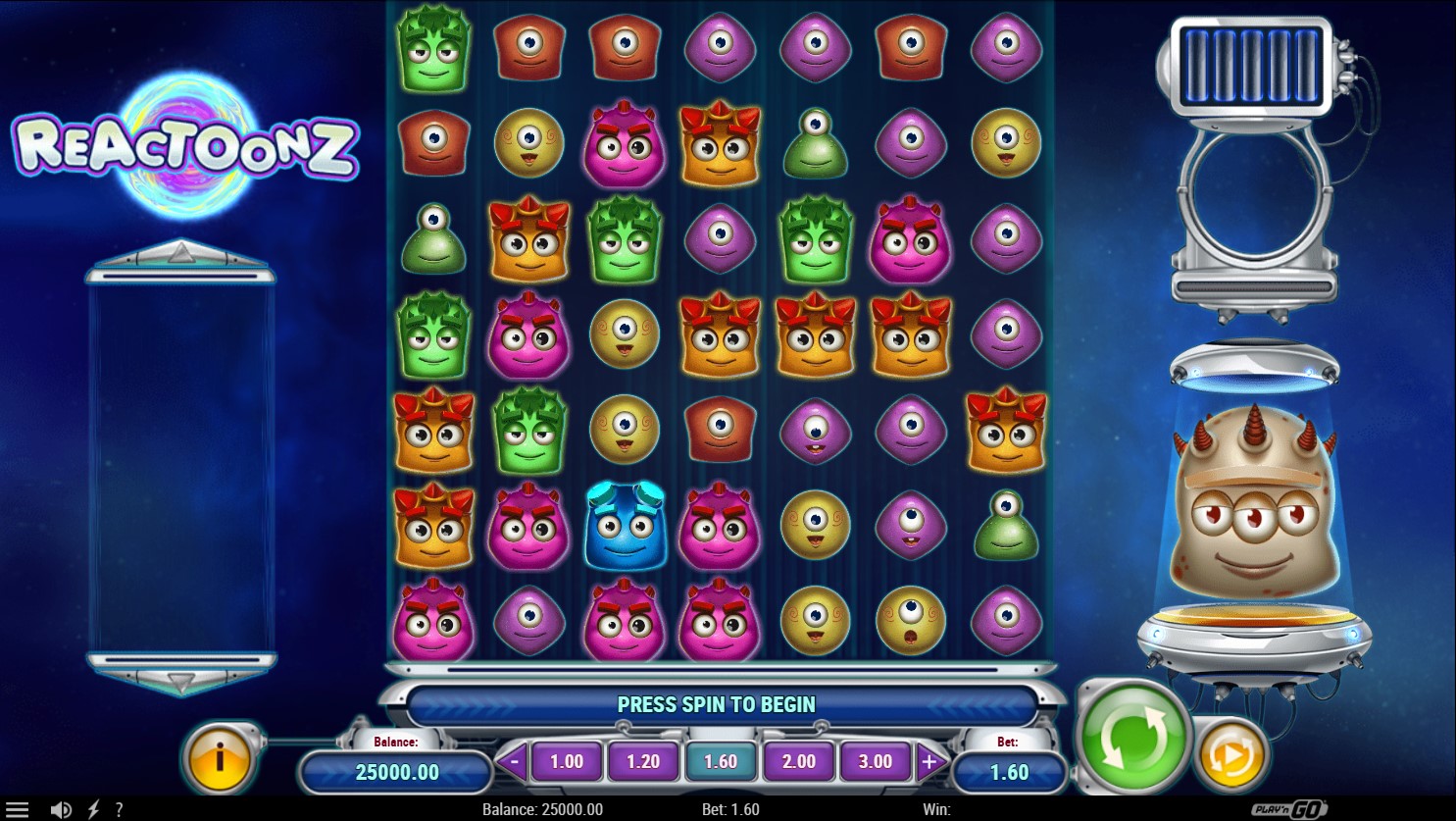Set the bet to 2.00
Viewport: 1456px width, 821px height.
(x=798, y=761)
